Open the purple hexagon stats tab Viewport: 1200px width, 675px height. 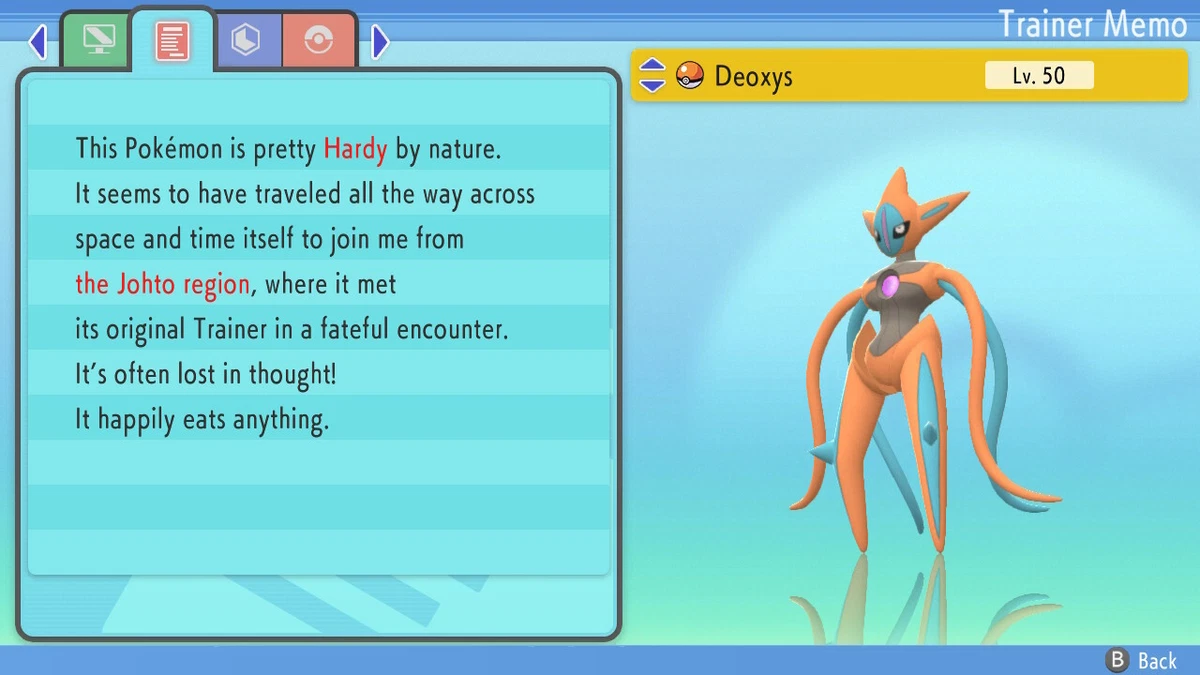coord(246,40)
